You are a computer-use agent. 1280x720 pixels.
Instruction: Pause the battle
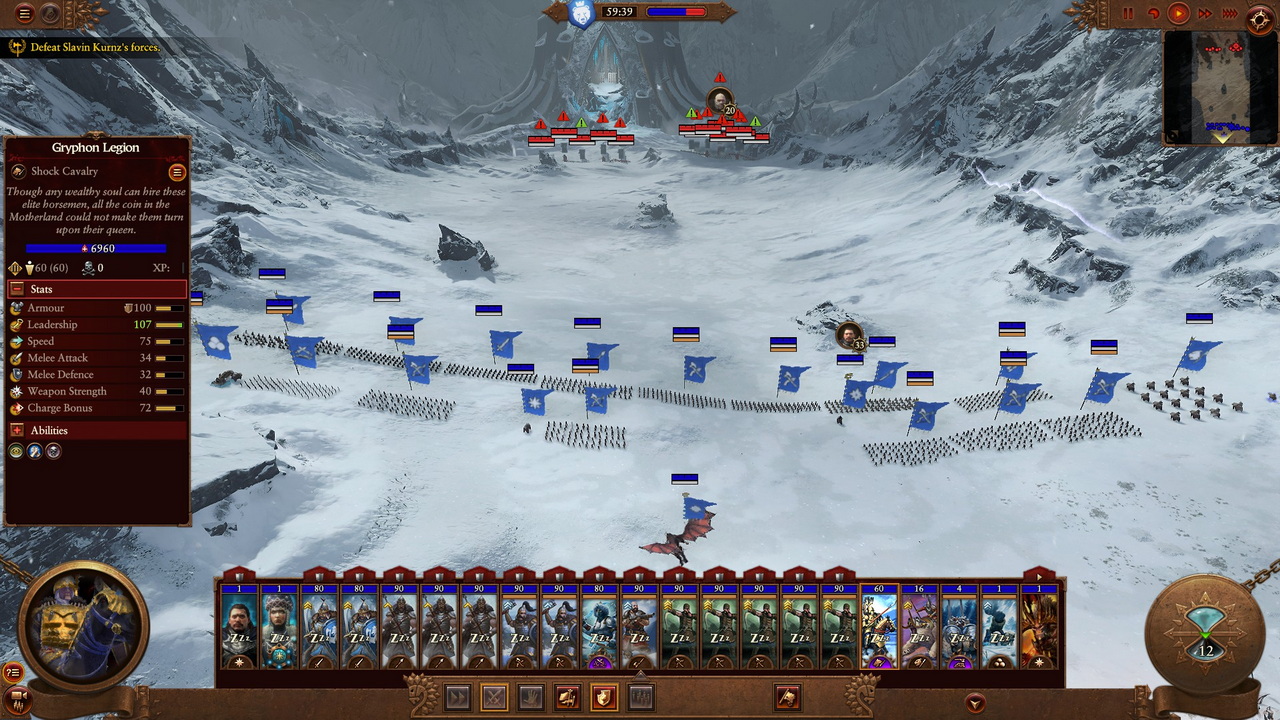click(x=1128, y=14)
